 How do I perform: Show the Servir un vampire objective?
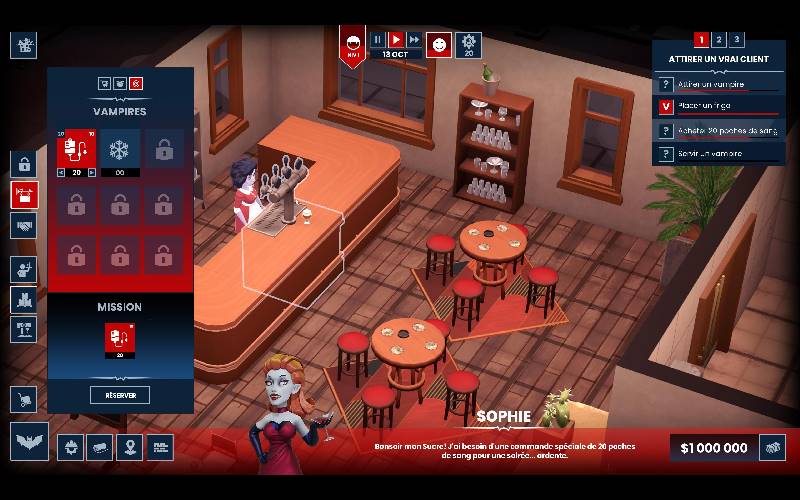tap(718, 154)
